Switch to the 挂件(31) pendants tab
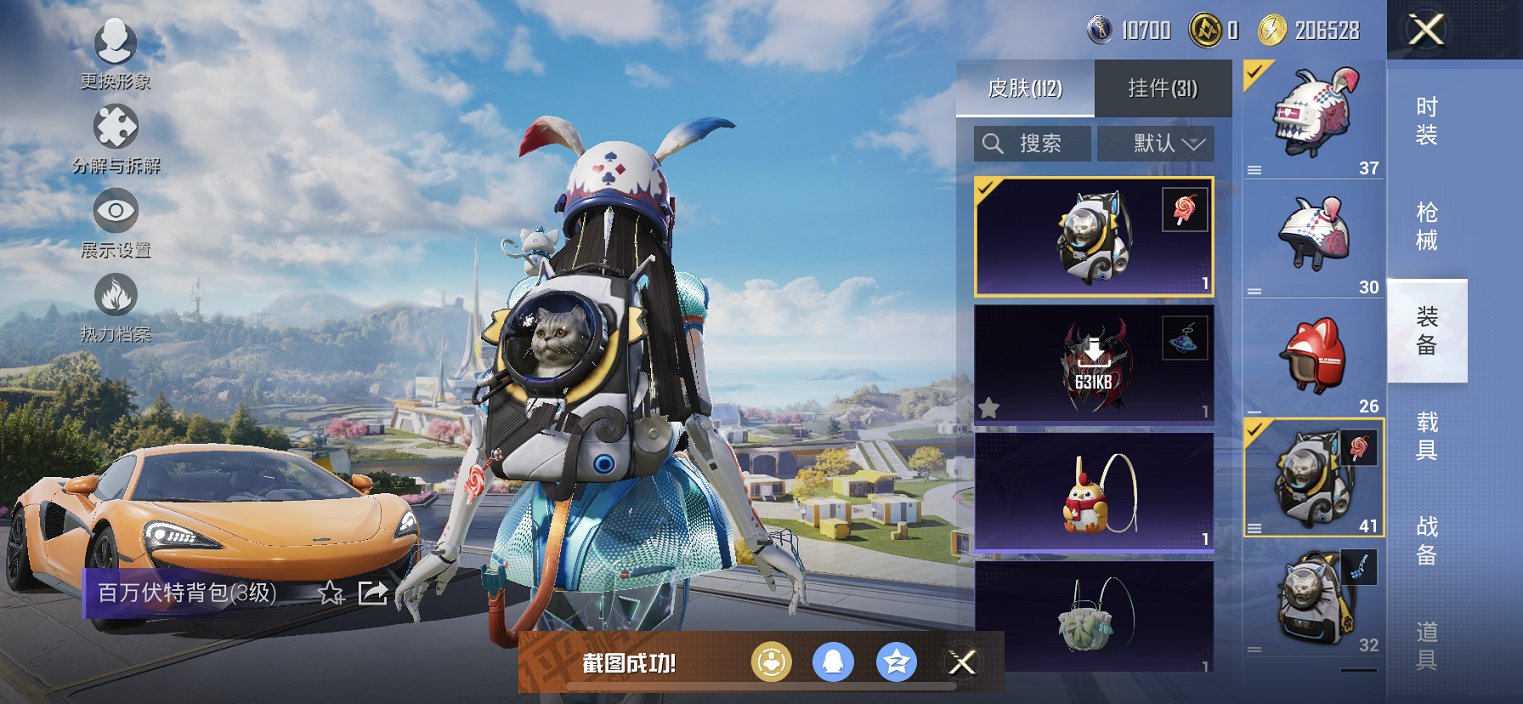The image size is (1523, 704). tap(1162, 88)
